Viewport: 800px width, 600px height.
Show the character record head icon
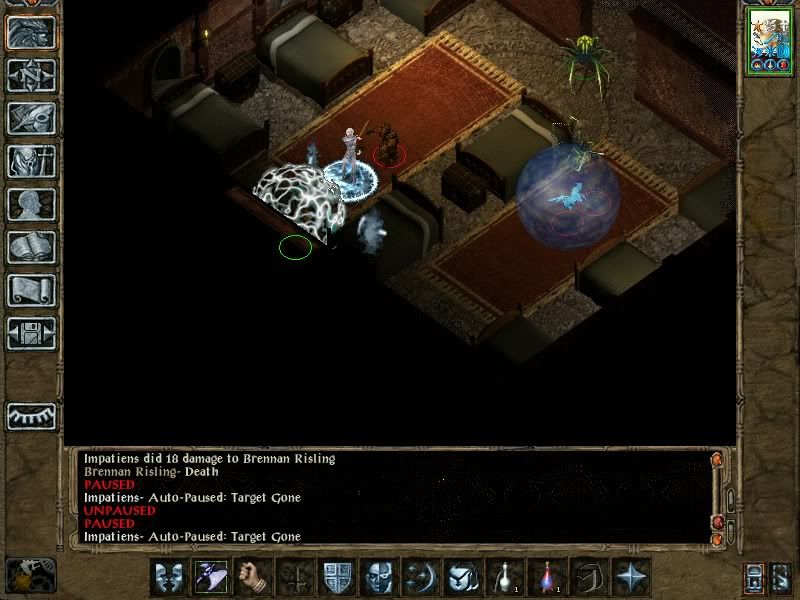point(31,204)
